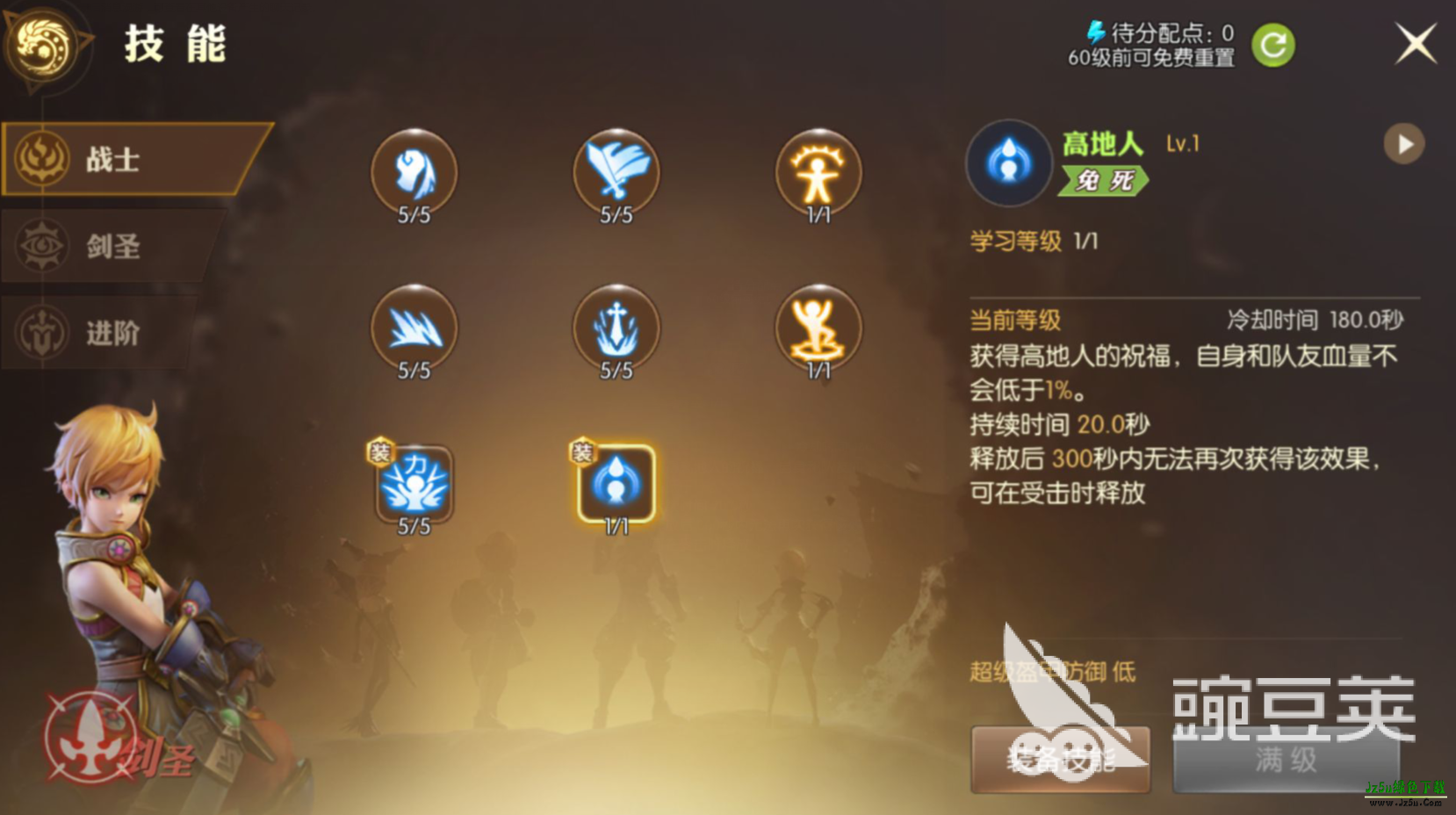Click the class emblem next to 技能 title
1456x815 pixels.
pyautogui.click(x=46, y=46)
